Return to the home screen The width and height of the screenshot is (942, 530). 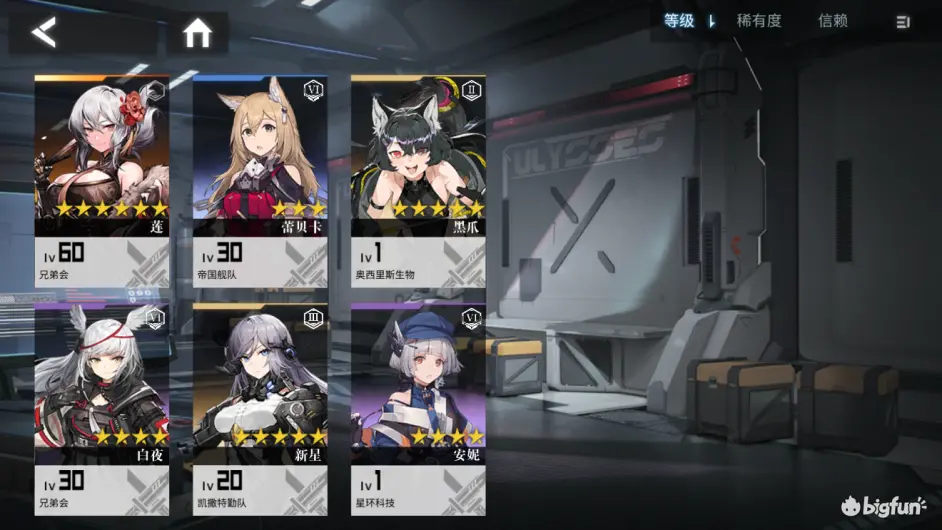(x=197, y=34)
